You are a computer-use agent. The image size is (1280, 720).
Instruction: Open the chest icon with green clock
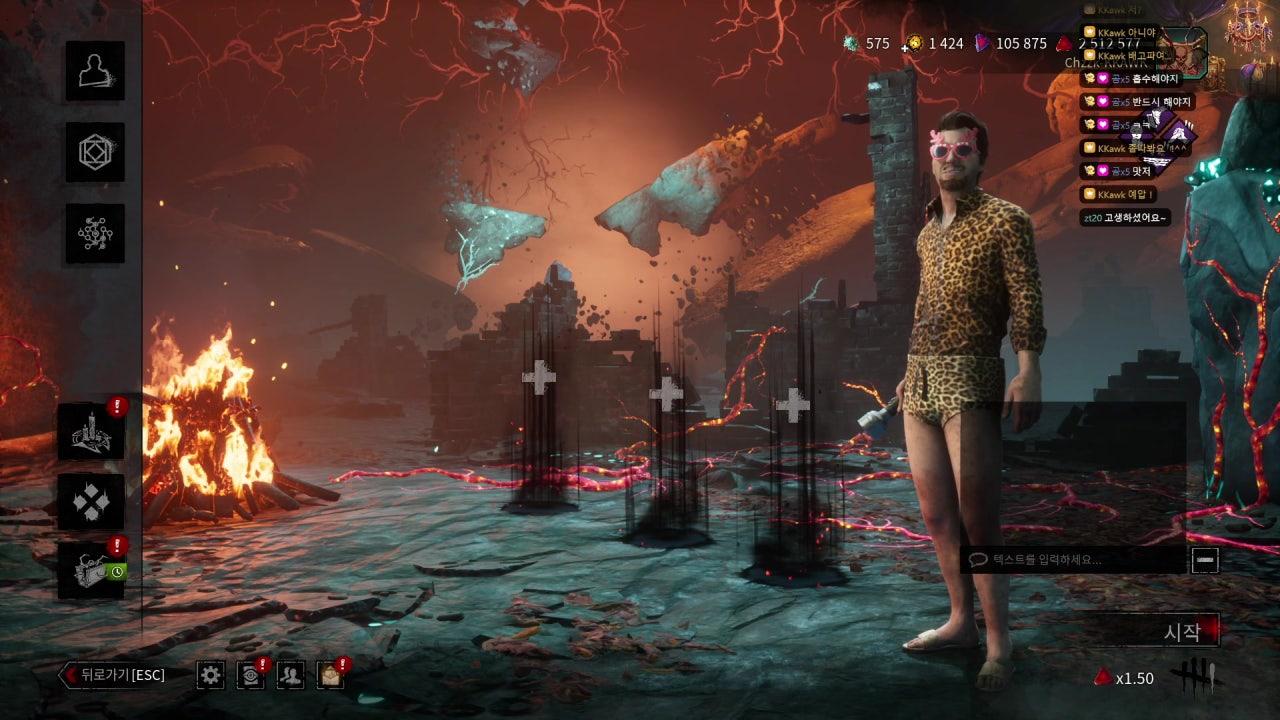click(x=91, y=571)
